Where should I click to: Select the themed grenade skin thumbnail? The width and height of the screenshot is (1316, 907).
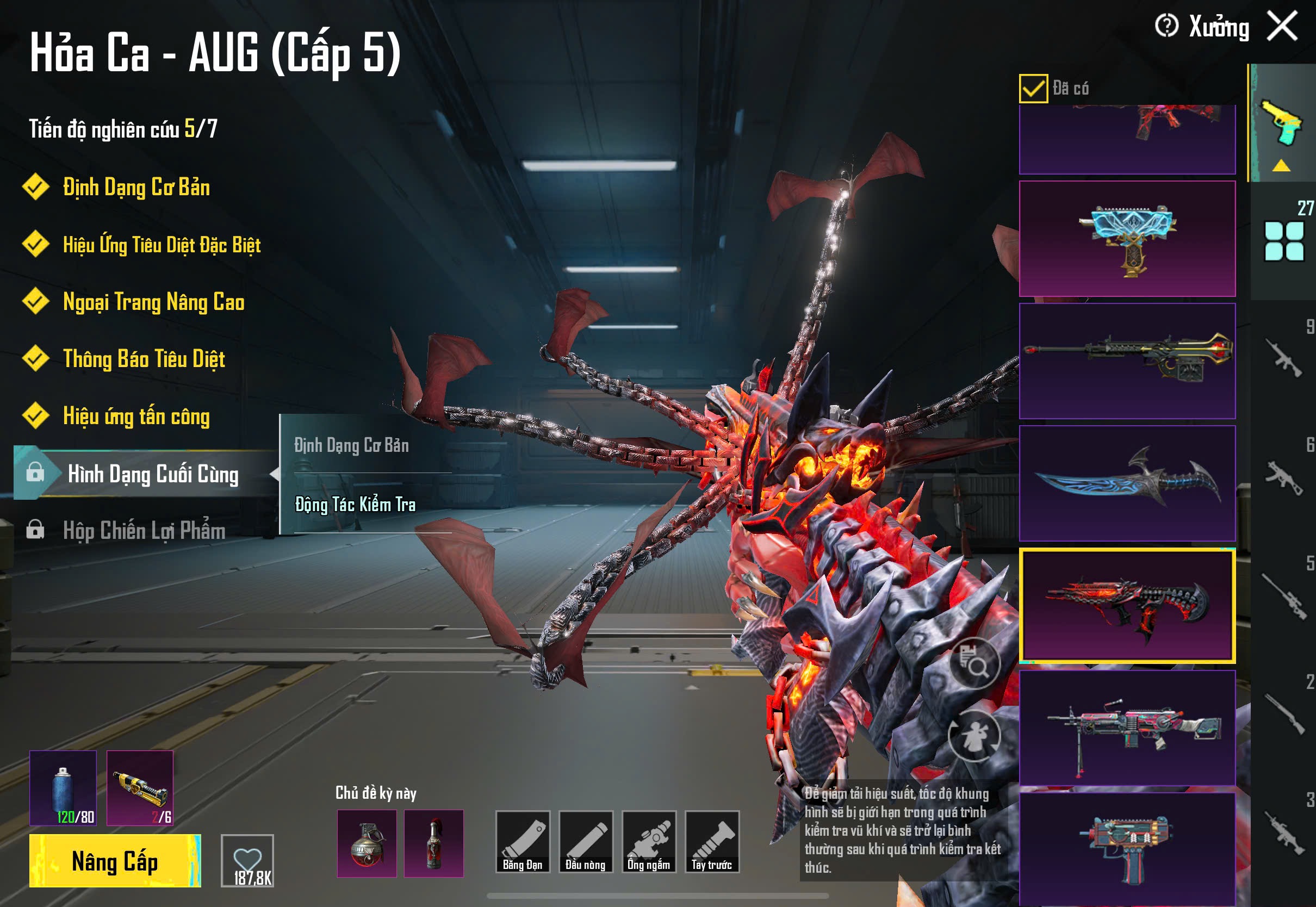pyautogui.click(x=367, y=843)
